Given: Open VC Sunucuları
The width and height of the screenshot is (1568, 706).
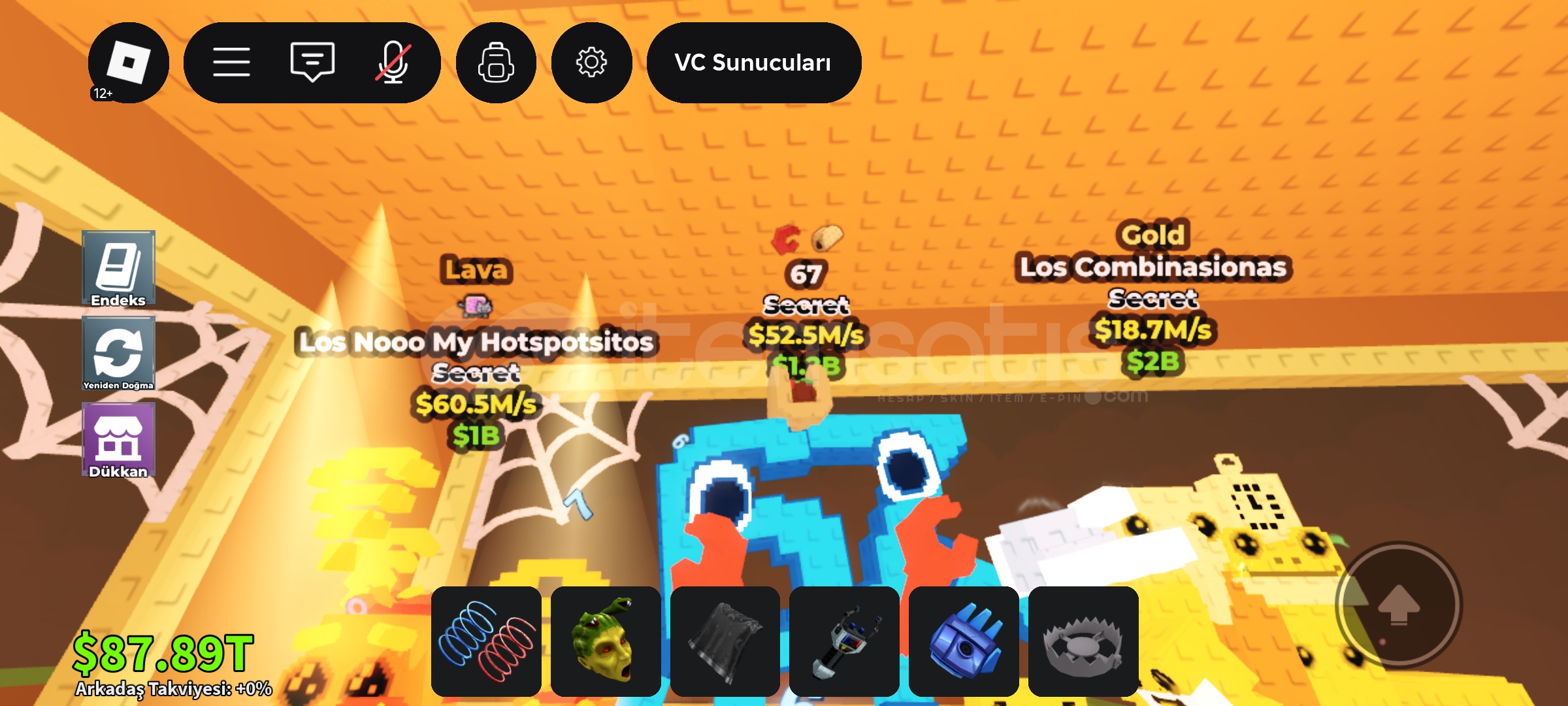Looking at the screenshot, I should (x=753, y=62).
